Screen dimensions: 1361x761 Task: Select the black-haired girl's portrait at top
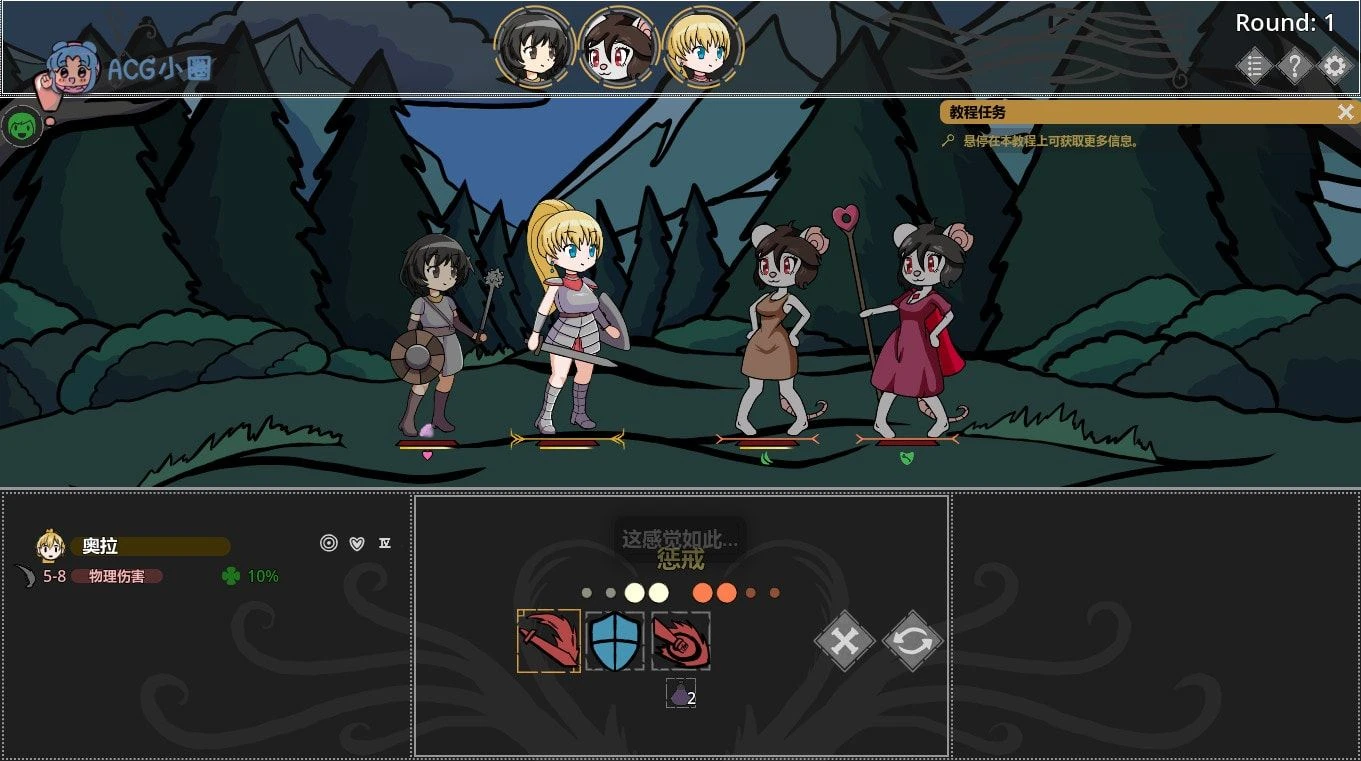click(x=534, y=44)
